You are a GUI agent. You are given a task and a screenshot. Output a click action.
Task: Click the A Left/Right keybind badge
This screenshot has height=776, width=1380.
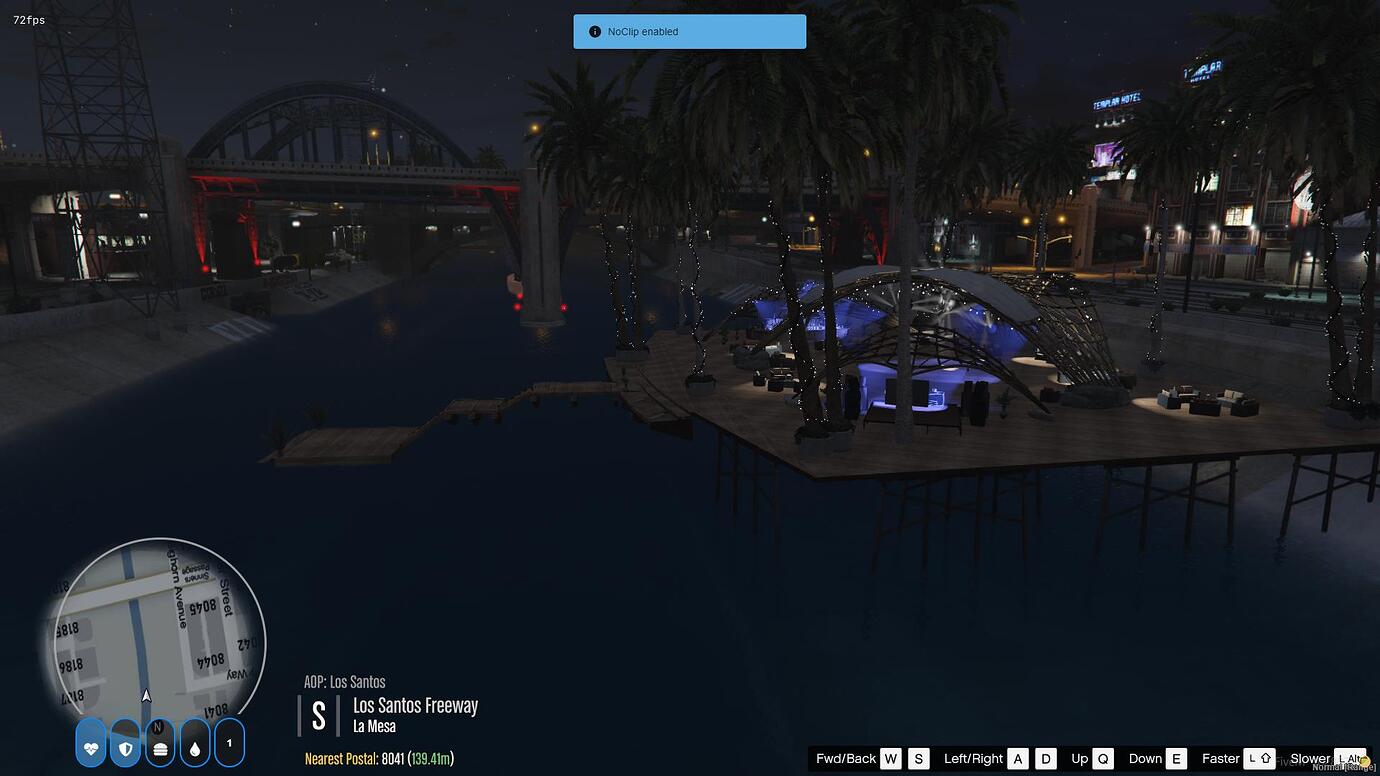(x=1018, y=758)
